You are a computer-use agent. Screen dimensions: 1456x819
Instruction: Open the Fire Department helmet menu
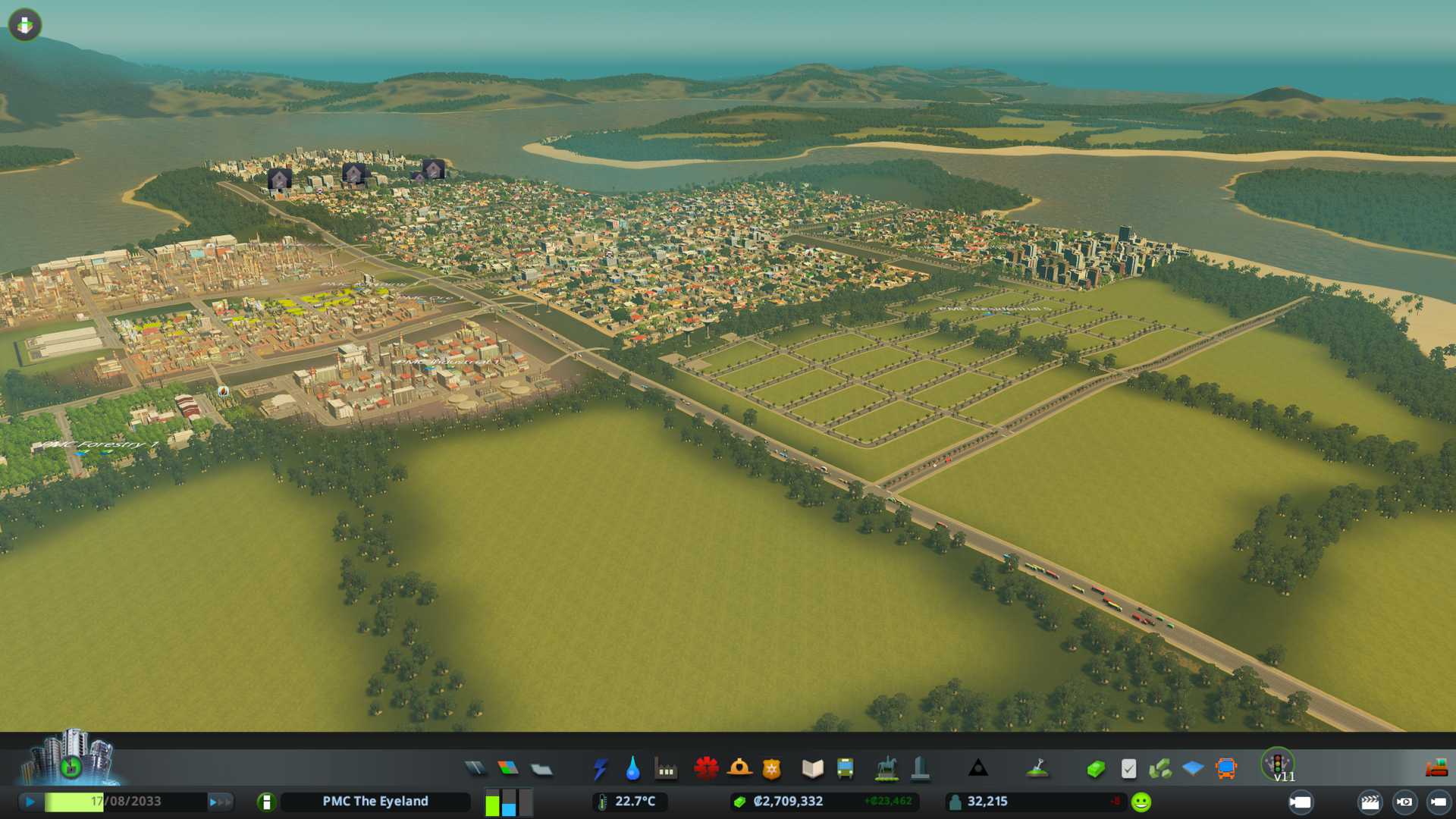pos(739,769)
